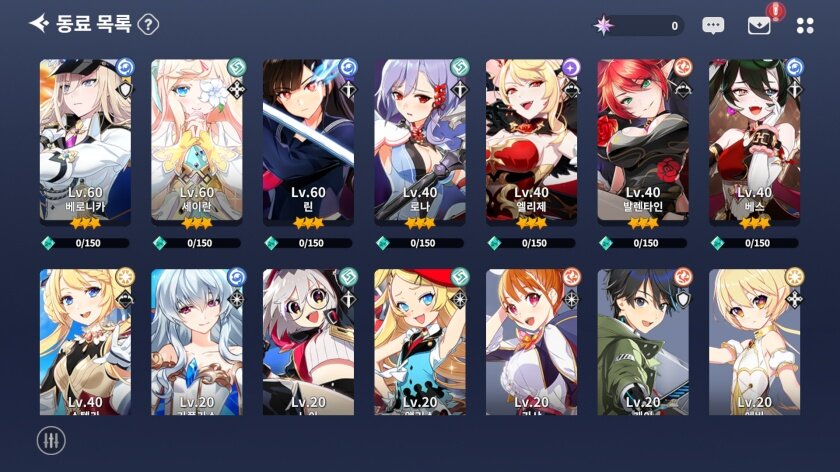Select the Lv.40 blonde companion card
This screenshot has width=840, height=472.
click(x=85, y=340)
